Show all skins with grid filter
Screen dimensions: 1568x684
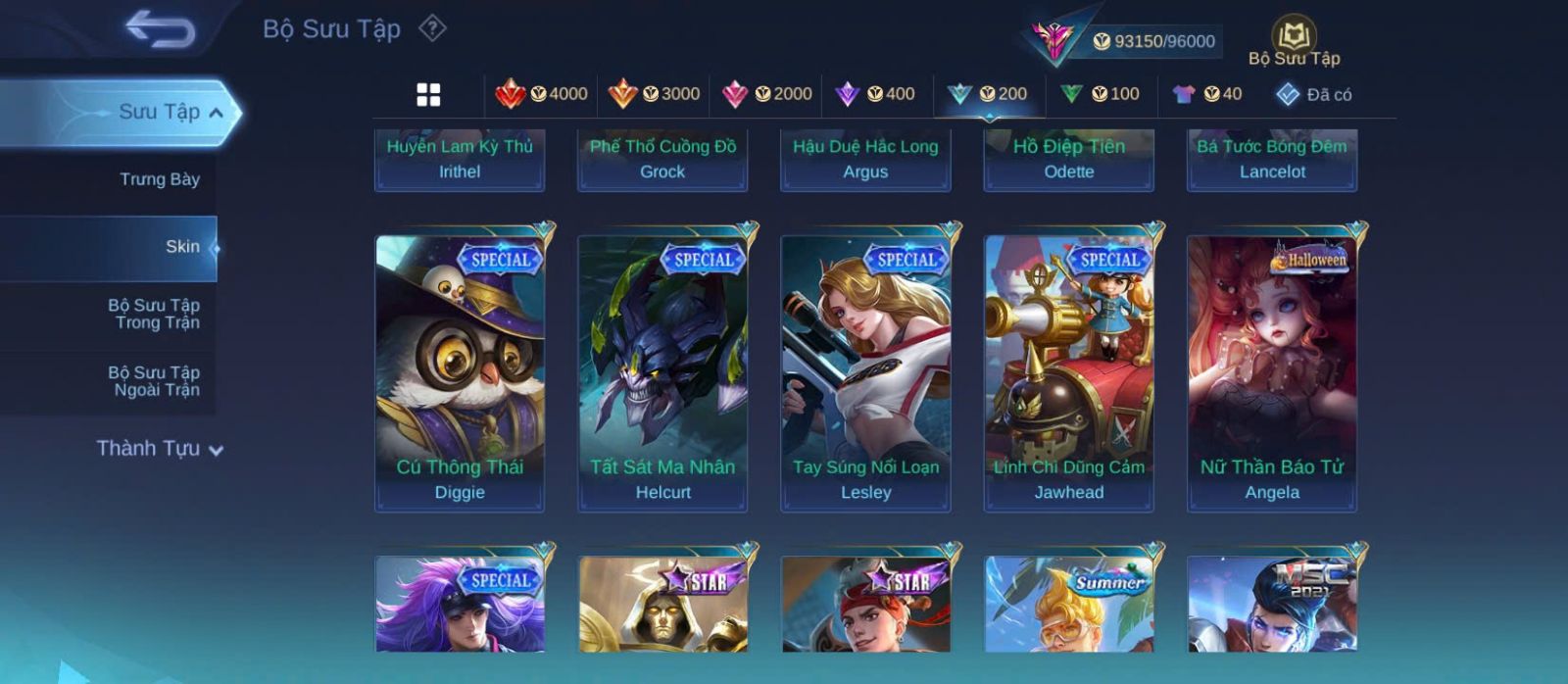pos(428,94)
